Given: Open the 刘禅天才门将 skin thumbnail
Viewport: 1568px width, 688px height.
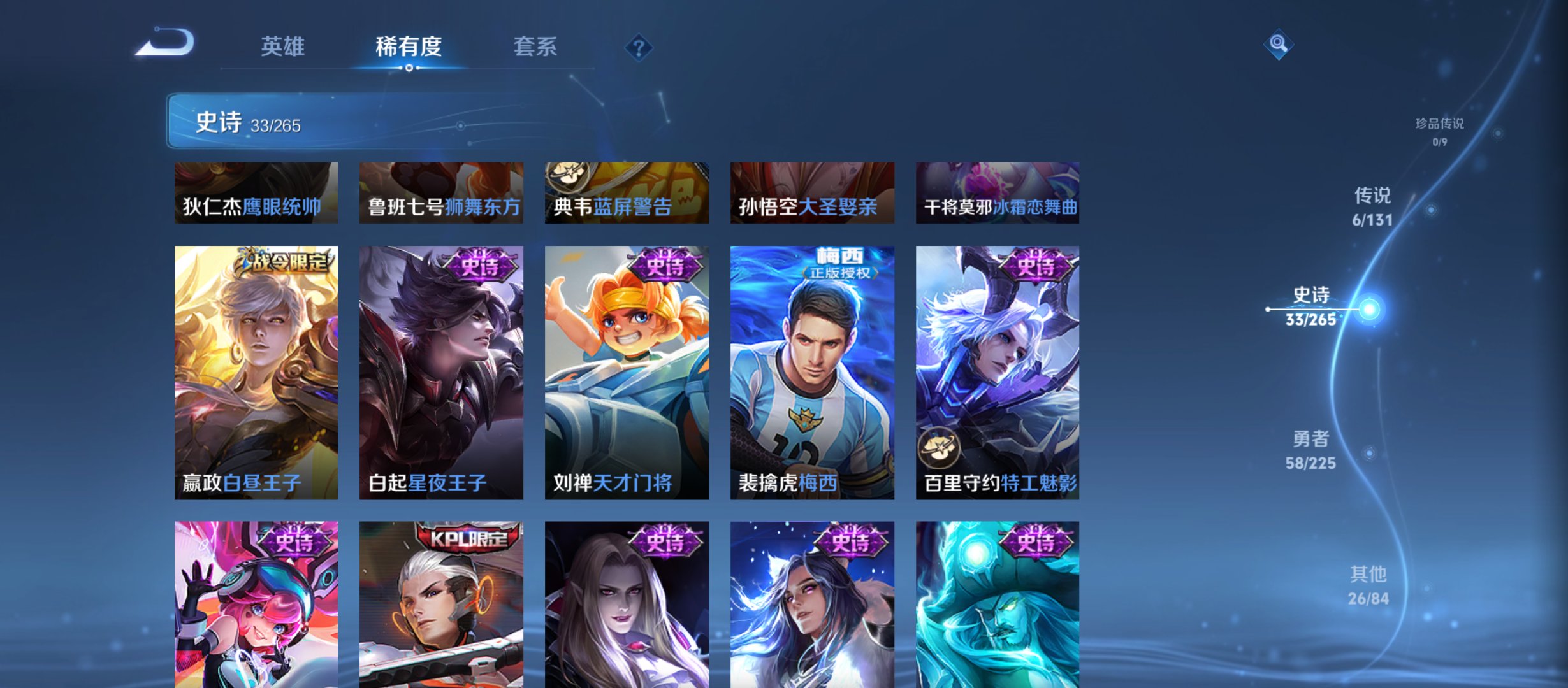Looking at the screenshot, I should tap(627, 373).
